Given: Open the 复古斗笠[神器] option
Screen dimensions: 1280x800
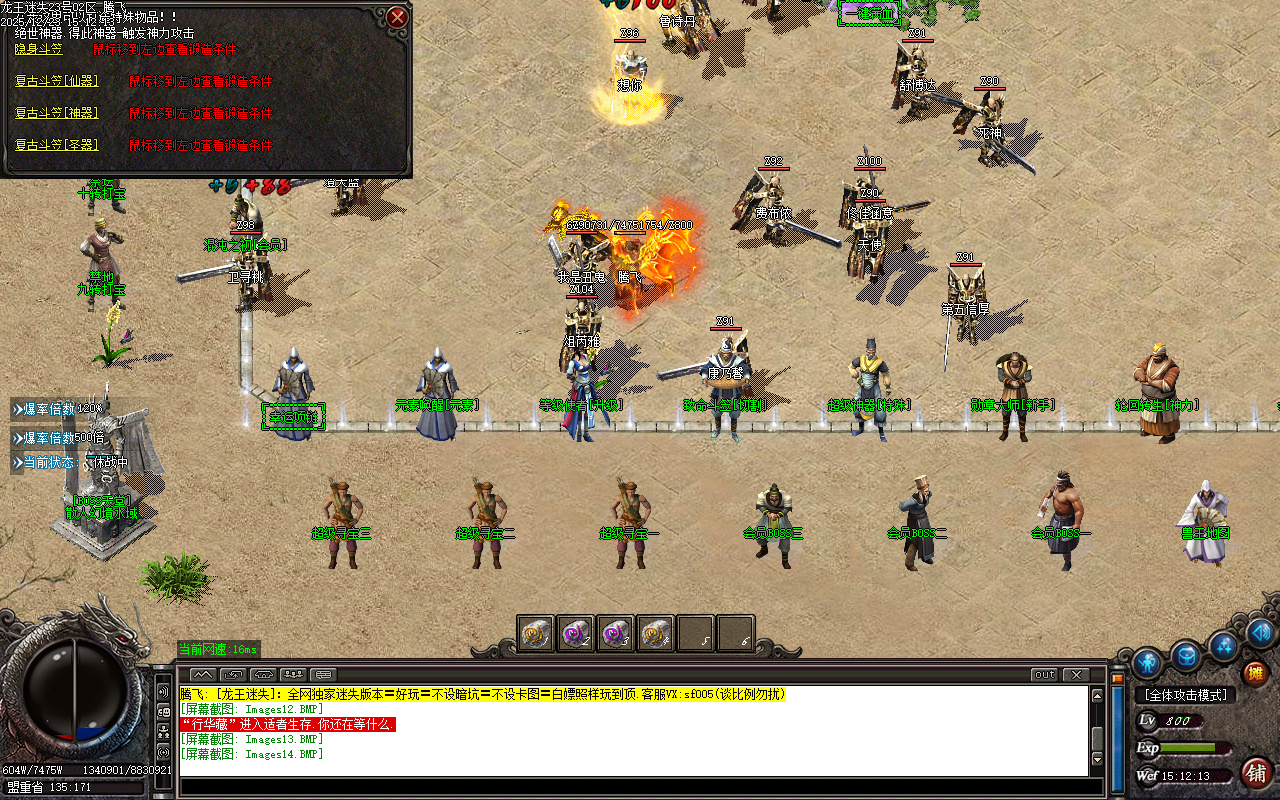Looking at the screenshot, I should (x=57, y=113).
